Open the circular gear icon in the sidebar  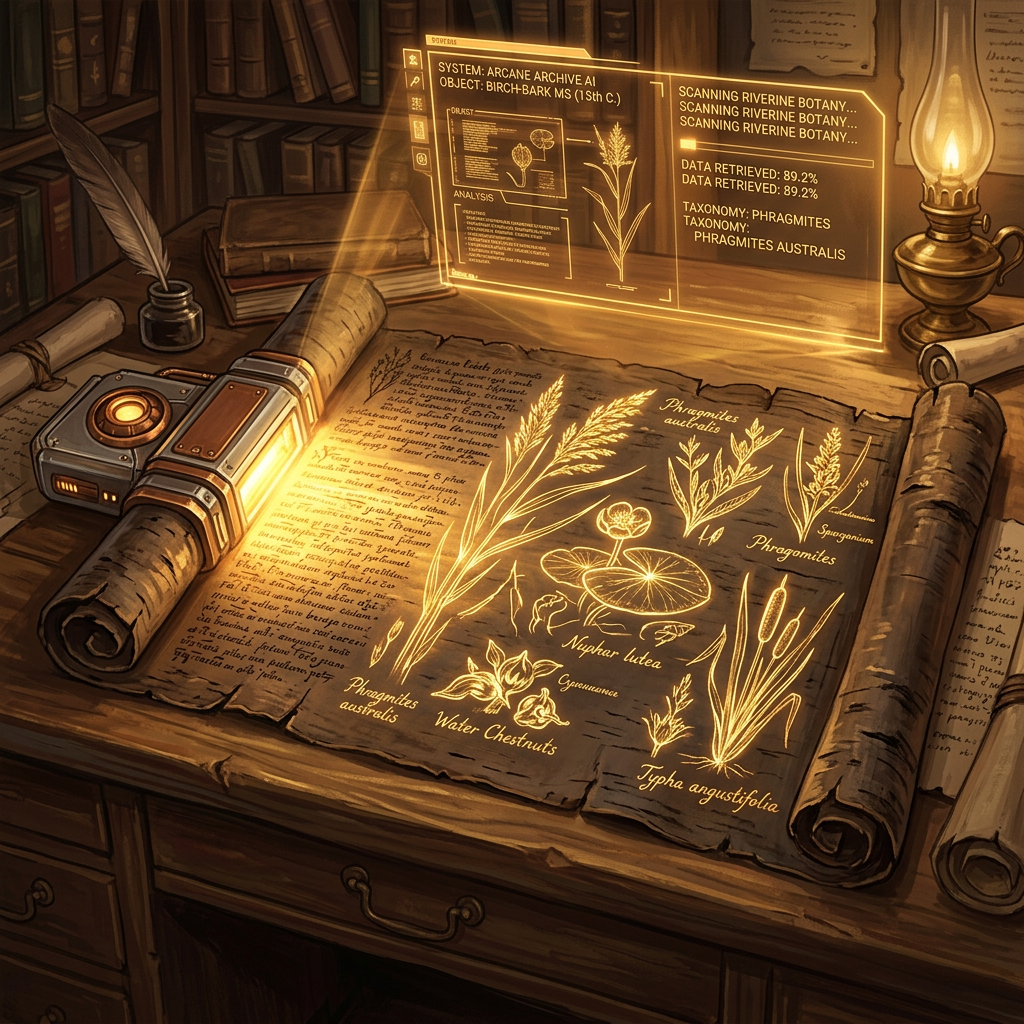(x=421, y=158)
